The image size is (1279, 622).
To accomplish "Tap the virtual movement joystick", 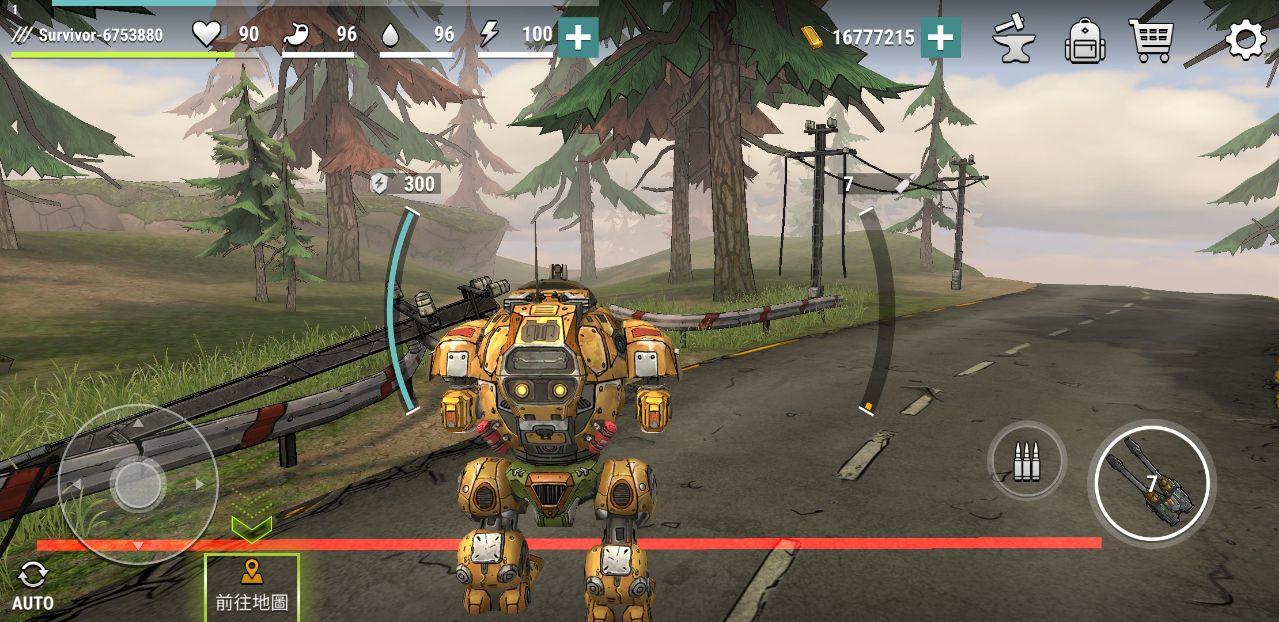I will point(138,484).
